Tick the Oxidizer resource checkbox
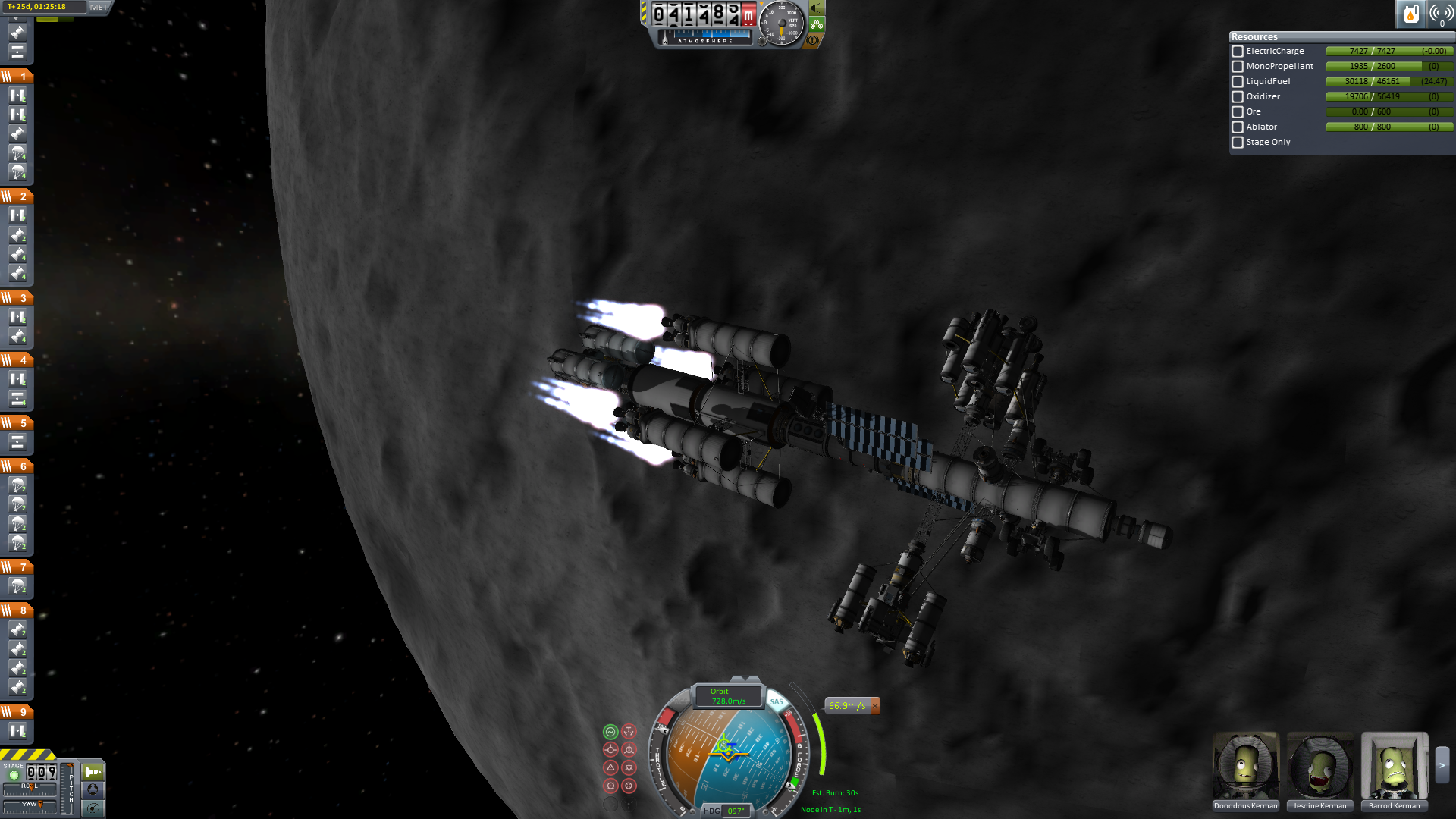Viewport: 1456px width, 819px height. [x=1238, y=97]
